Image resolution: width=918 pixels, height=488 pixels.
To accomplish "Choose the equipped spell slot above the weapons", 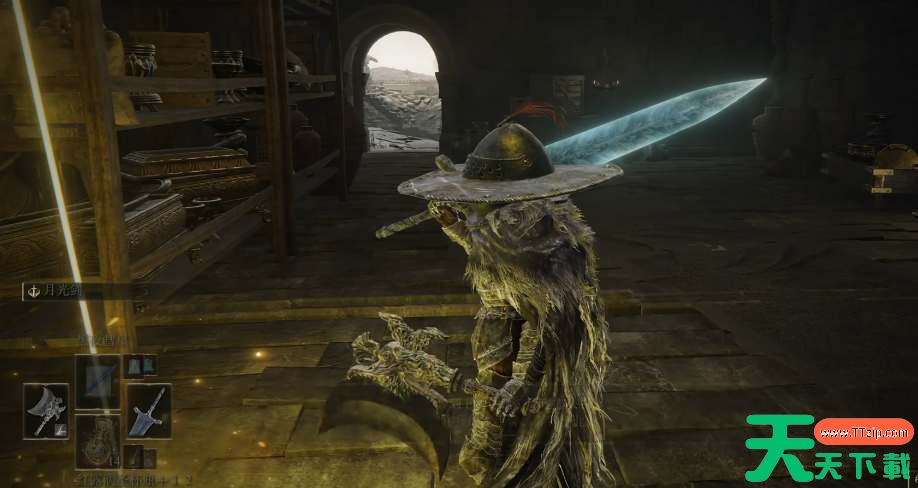I will (x=98, y=380).
